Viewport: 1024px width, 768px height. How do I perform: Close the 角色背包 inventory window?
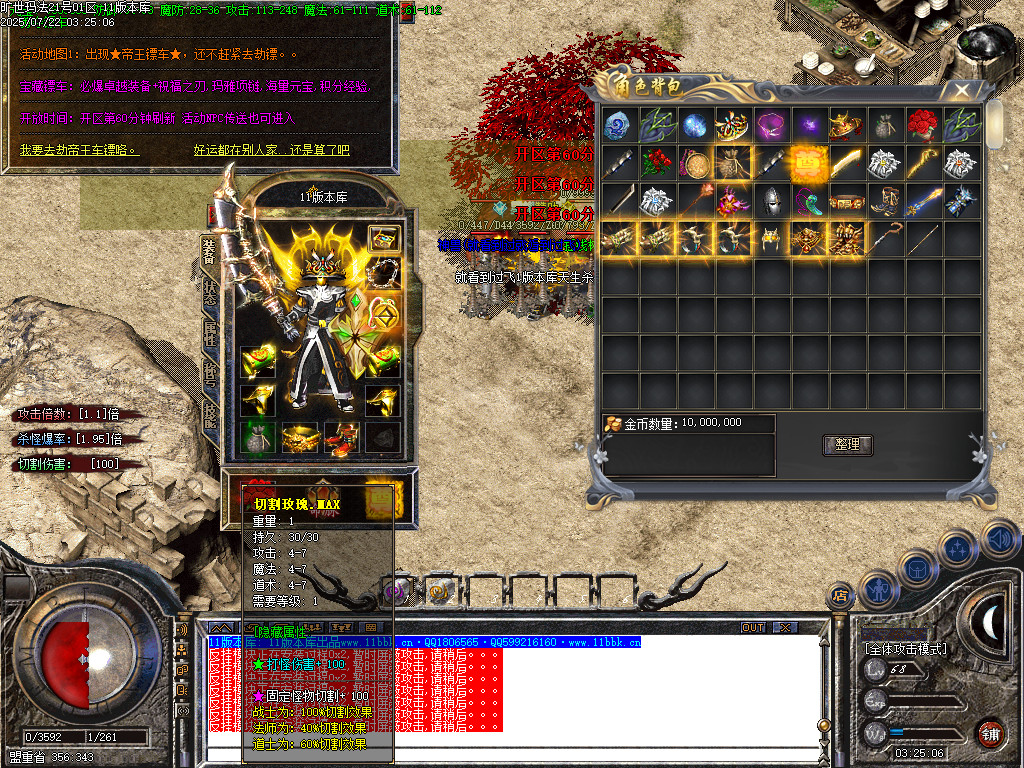pos(961,90)
